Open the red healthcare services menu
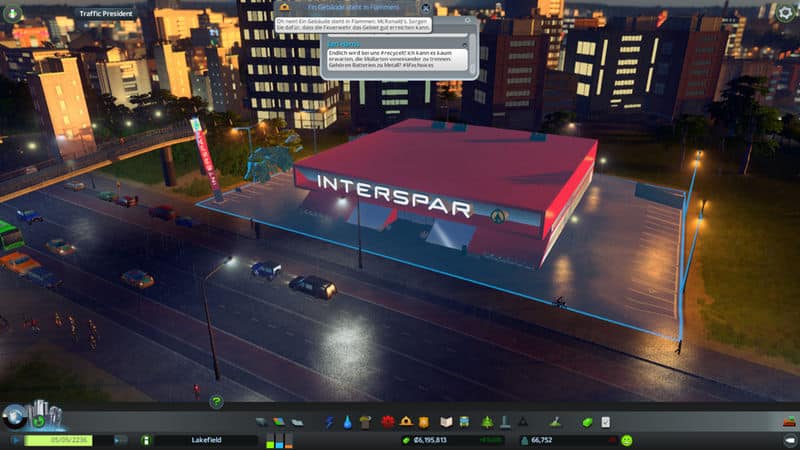This screenshot has width=800, height=450. 388,422
